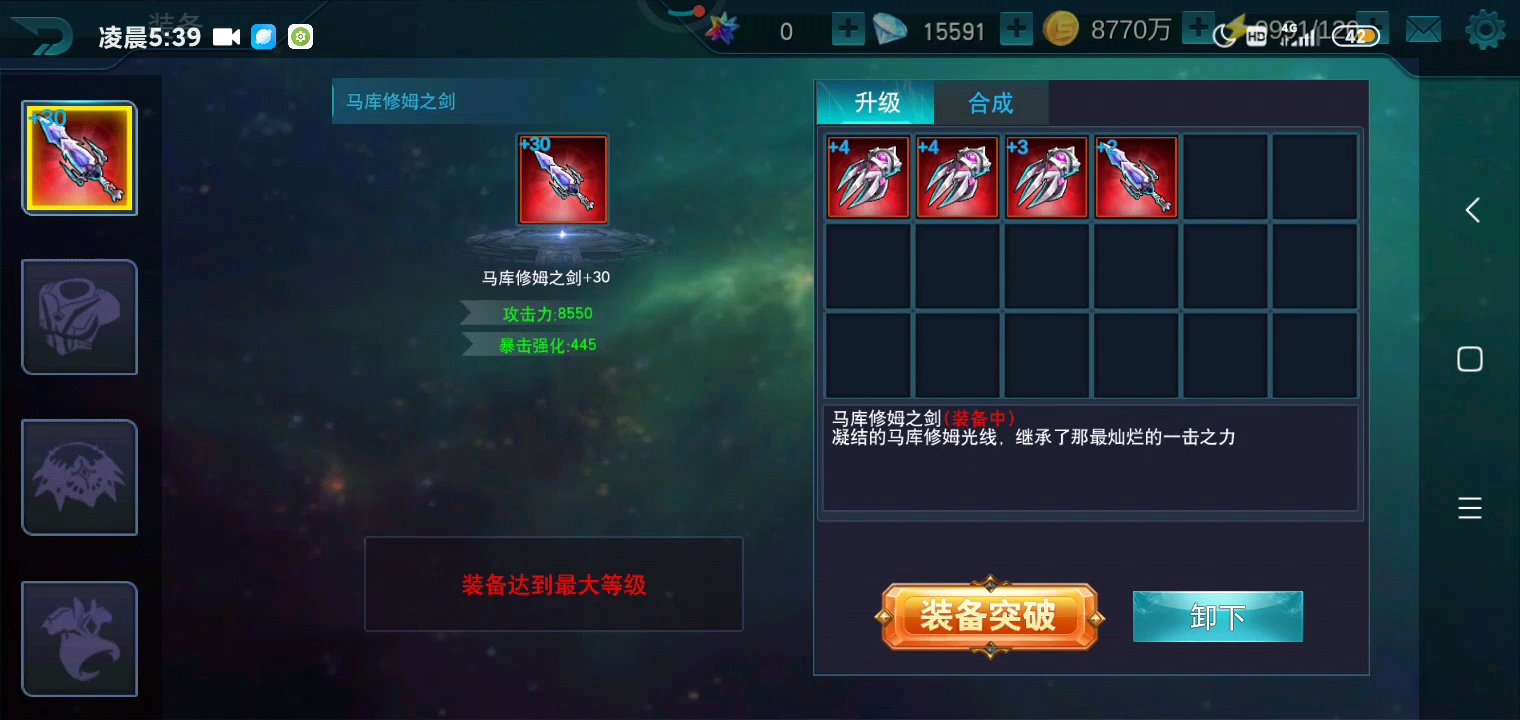Select the +30 sword in the equipment sidebar

[x=79, y=158]
